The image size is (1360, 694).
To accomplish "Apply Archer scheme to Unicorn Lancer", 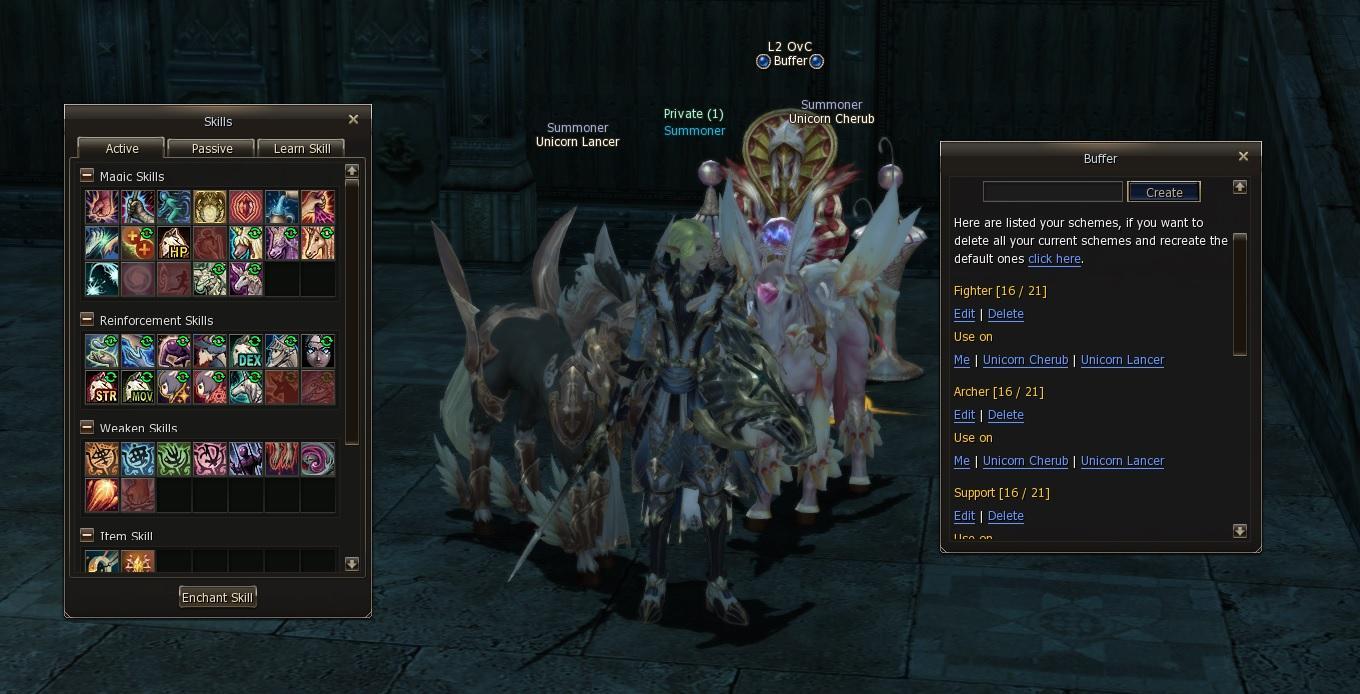I will pyautogui.click(x=1122, y=461).
